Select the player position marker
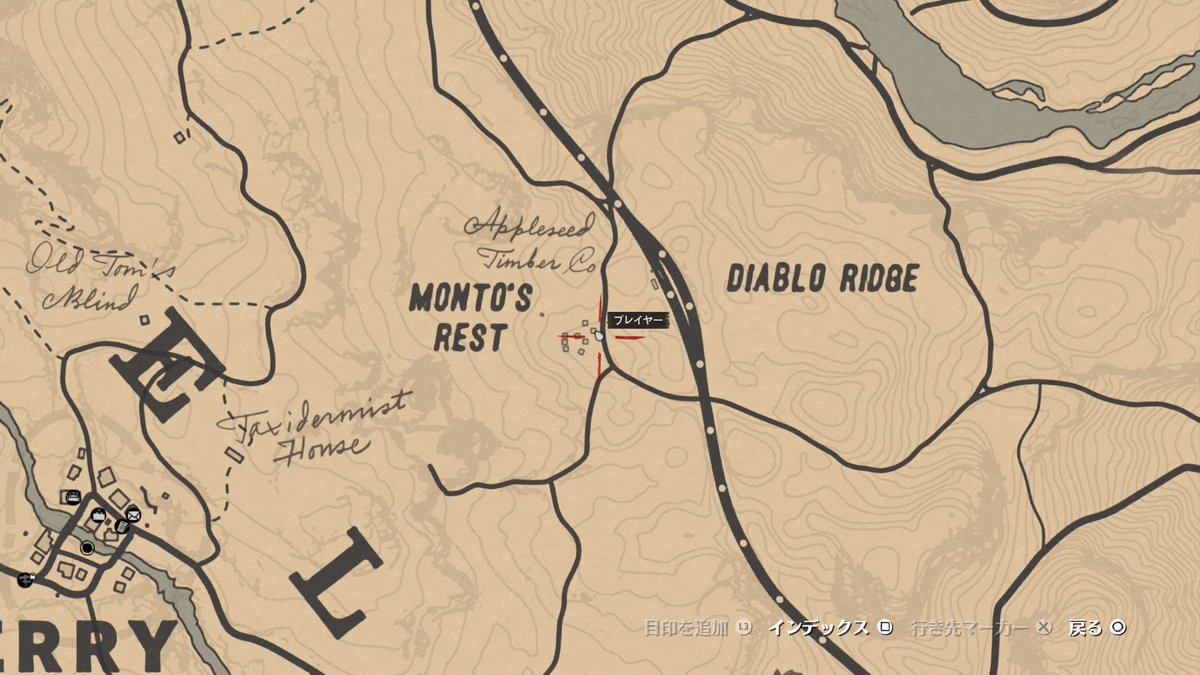The height and width of the screenshot is (675, 1200). (x=599, y=335)
